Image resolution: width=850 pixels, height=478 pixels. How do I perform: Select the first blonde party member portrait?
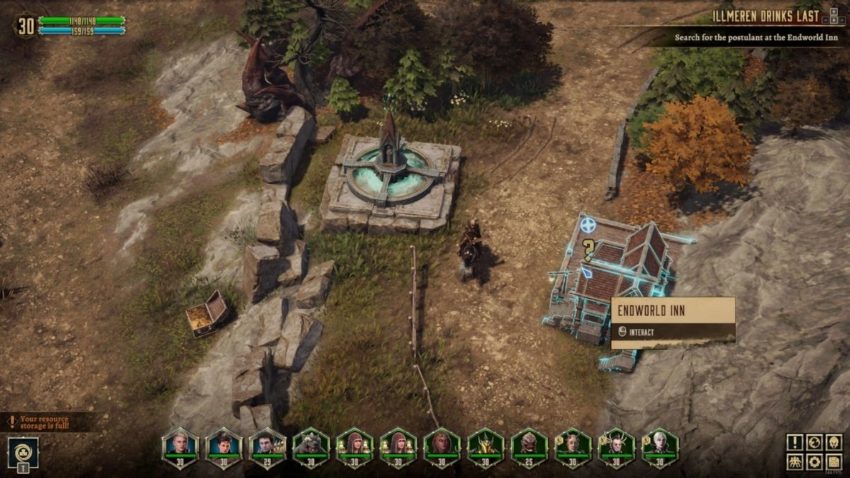(x=179, y=444)
